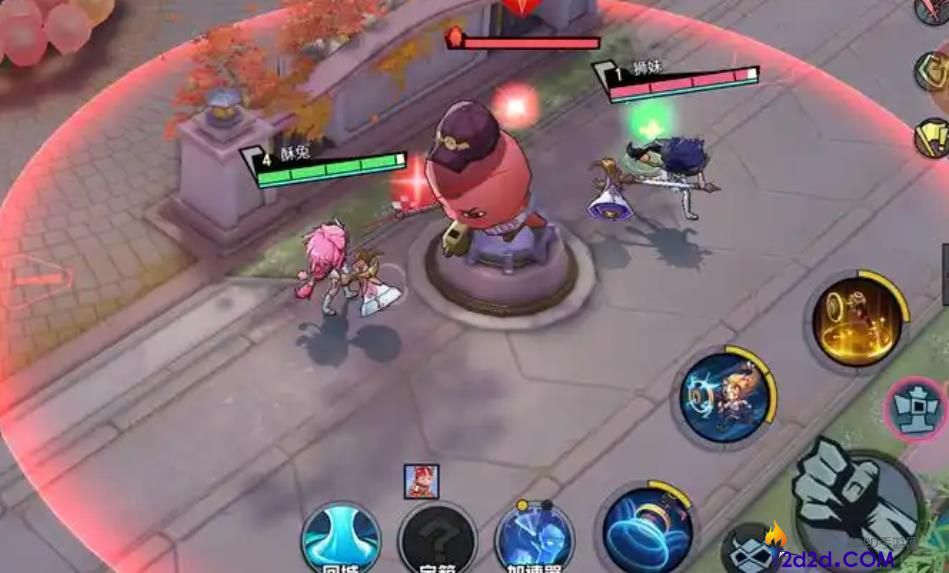The image size is (949, 573).
Task: Open the 宝箱 question-mark chest button
Action: point(437,540)
